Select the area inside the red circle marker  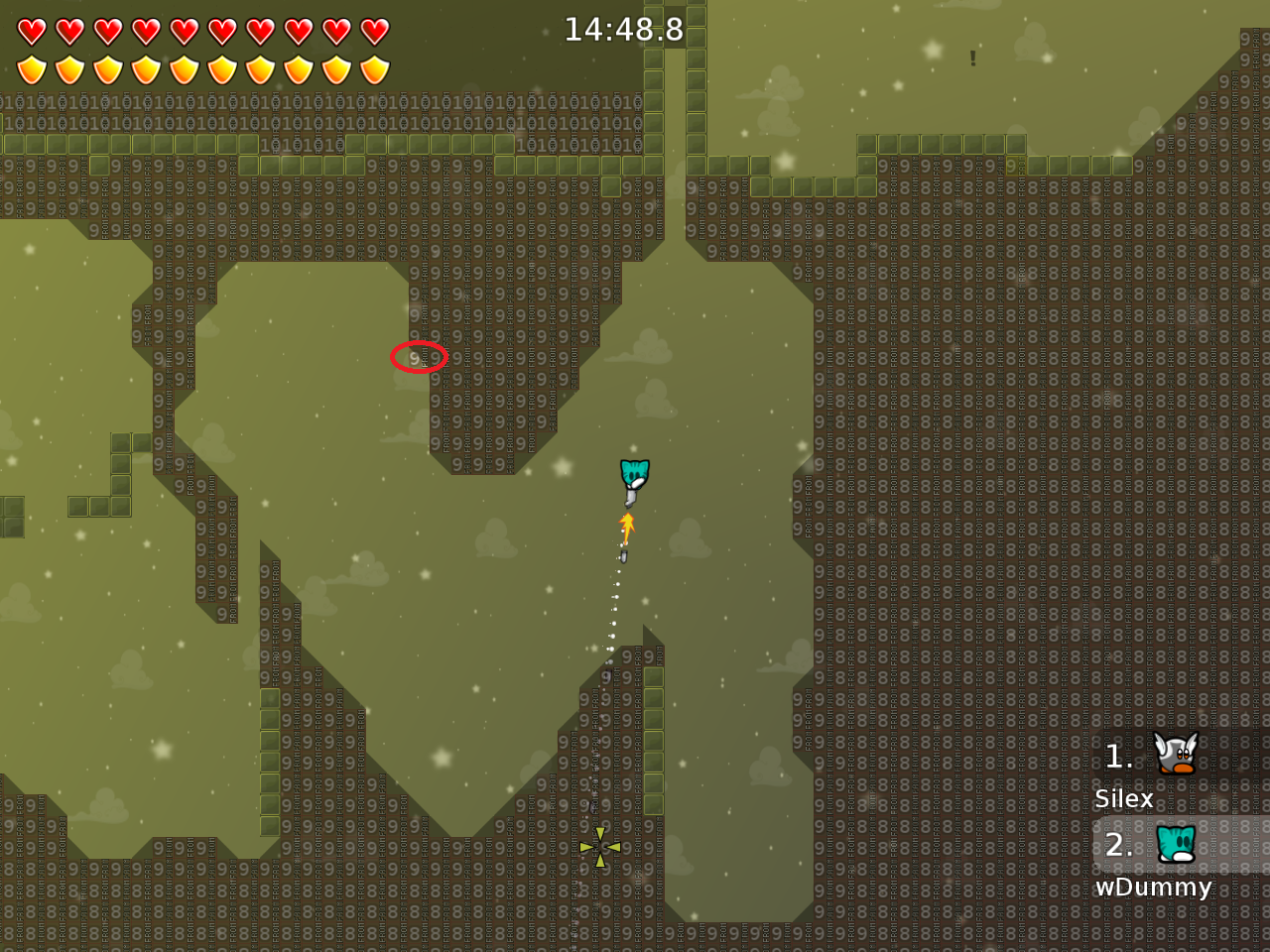click(417, 357)
